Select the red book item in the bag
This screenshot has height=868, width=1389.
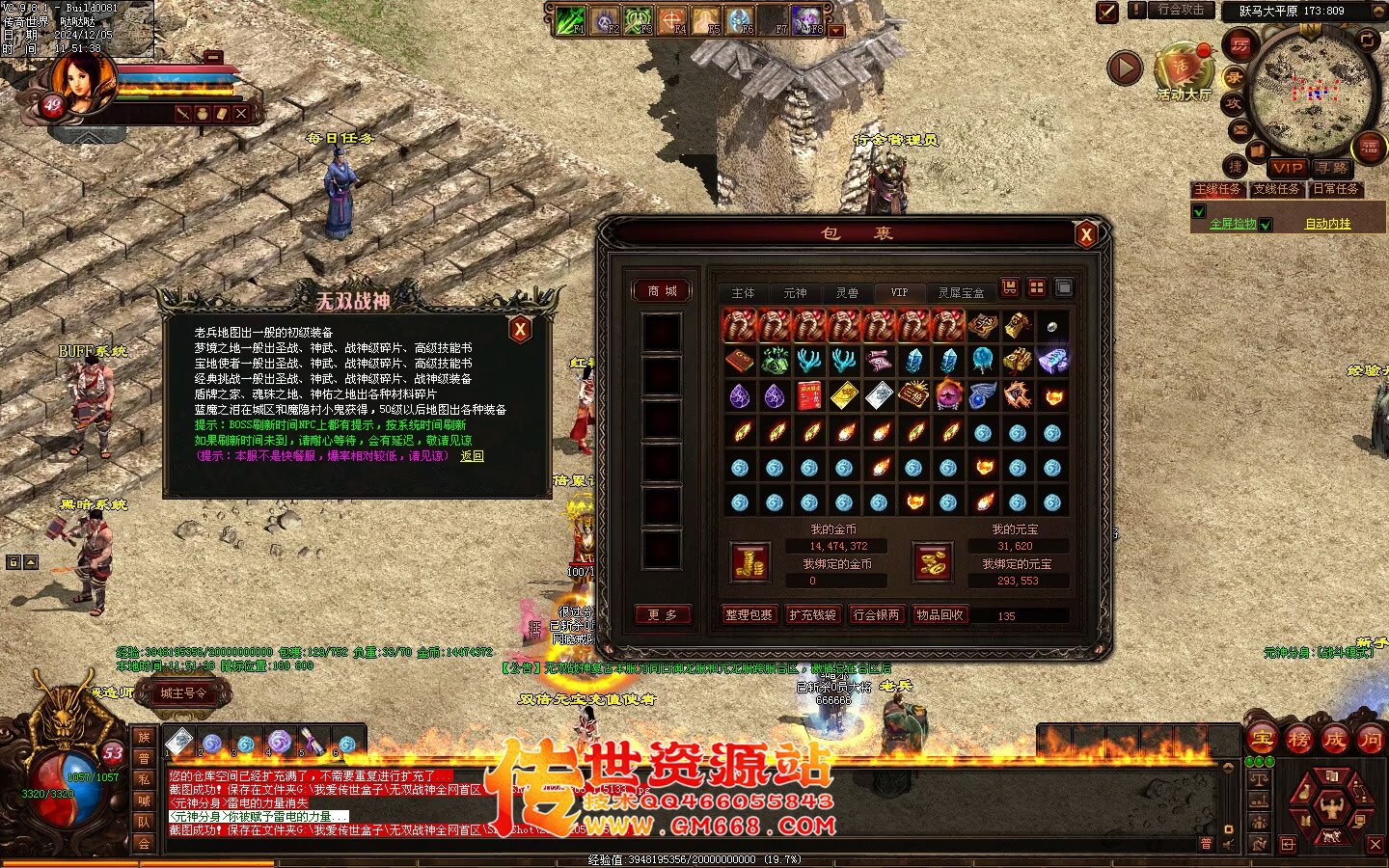coord(808,395)
